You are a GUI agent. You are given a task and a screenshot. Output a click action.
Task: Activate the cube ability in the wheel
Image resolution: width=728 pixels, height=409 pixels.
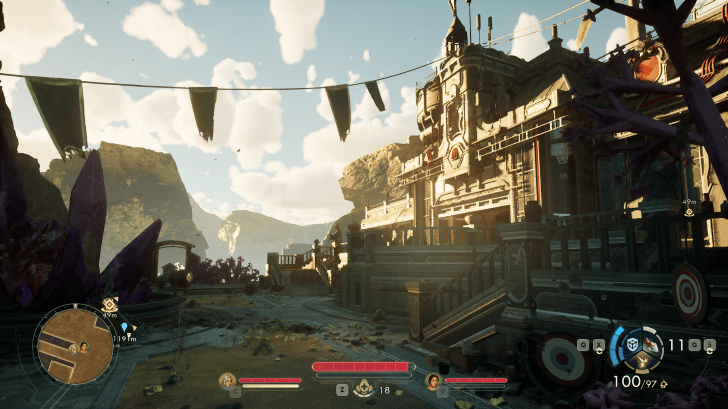click(630, 344)
